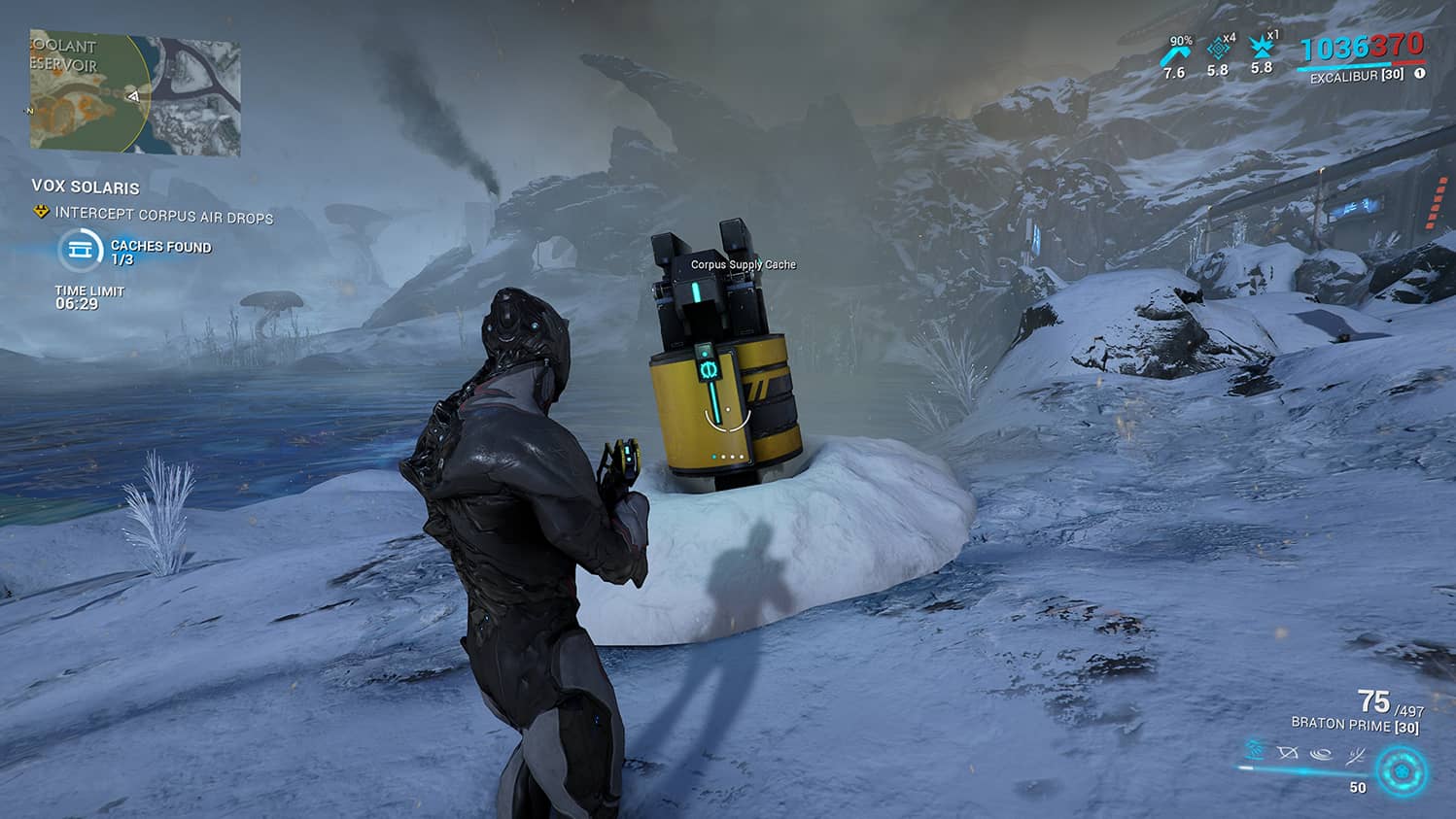The width and height of the screenshot is (1456, 819).
Task: Activate Excalibur's Slash Dash ability icon
Action: (1255, 750)
